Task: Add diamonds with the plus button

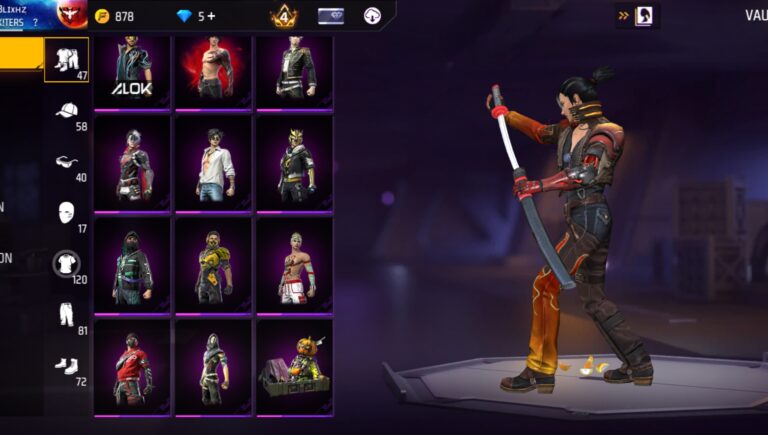Action: point(212,16)
